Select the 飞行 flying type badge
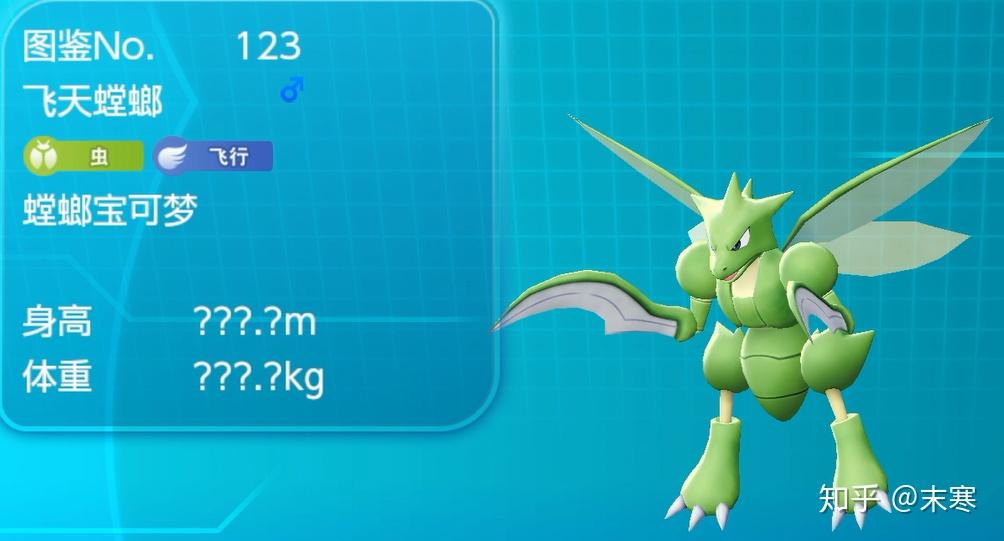Image resolution: width=1004 pixels, height=541 pixels. coord(213,157)
